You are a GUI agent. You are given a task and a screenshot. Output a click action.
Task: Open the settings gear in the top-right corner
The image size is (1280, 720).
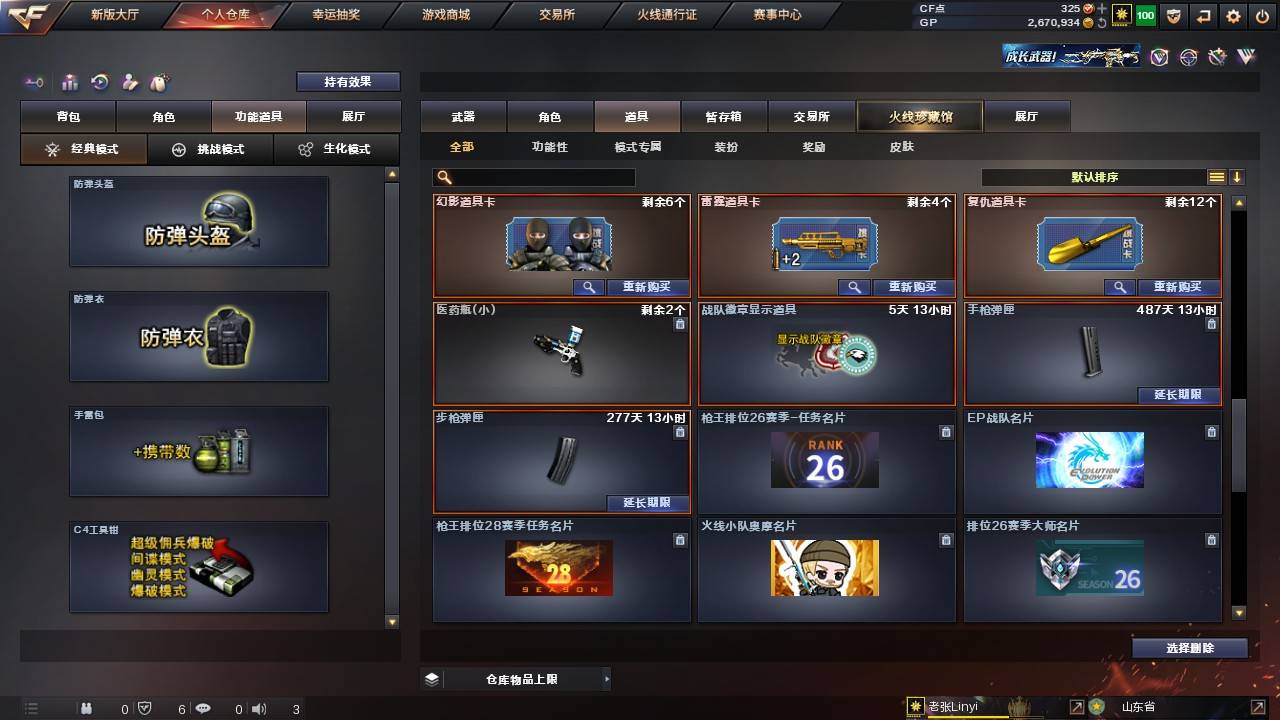[1233, 16]
